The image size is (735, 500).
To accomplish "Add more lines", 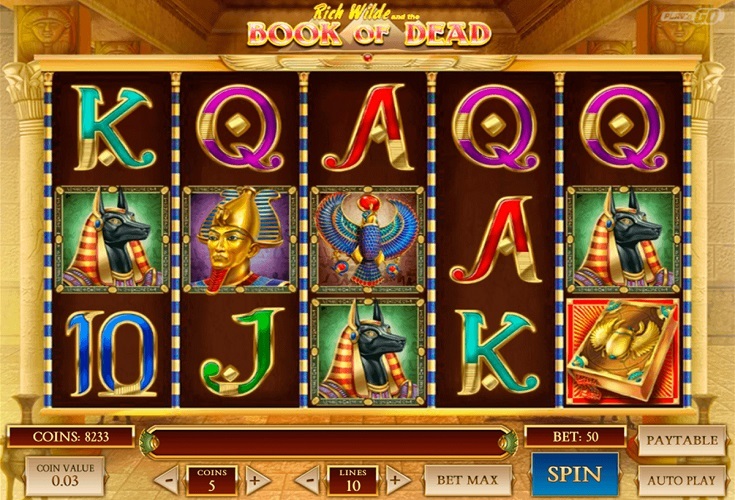I will [398, 480].
